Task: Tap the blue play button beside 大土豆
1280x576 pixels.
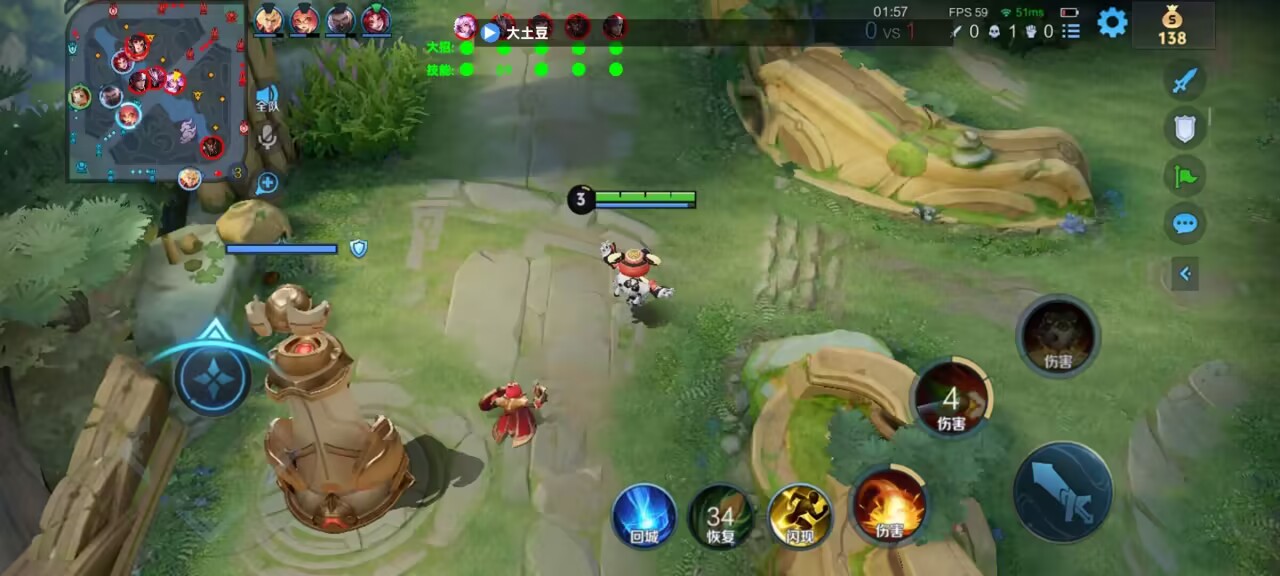Action: tap(490, 32)
